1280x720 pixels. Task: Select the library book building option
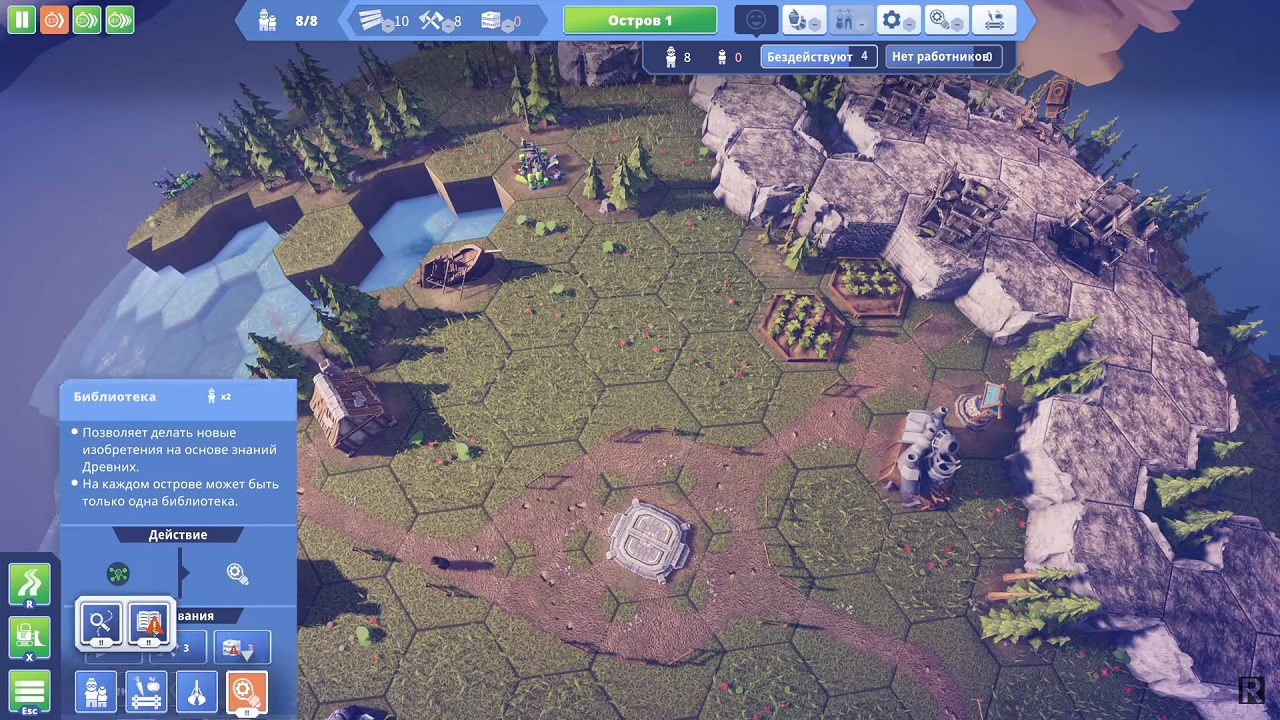pyautogui.click(x=149, y=624)
